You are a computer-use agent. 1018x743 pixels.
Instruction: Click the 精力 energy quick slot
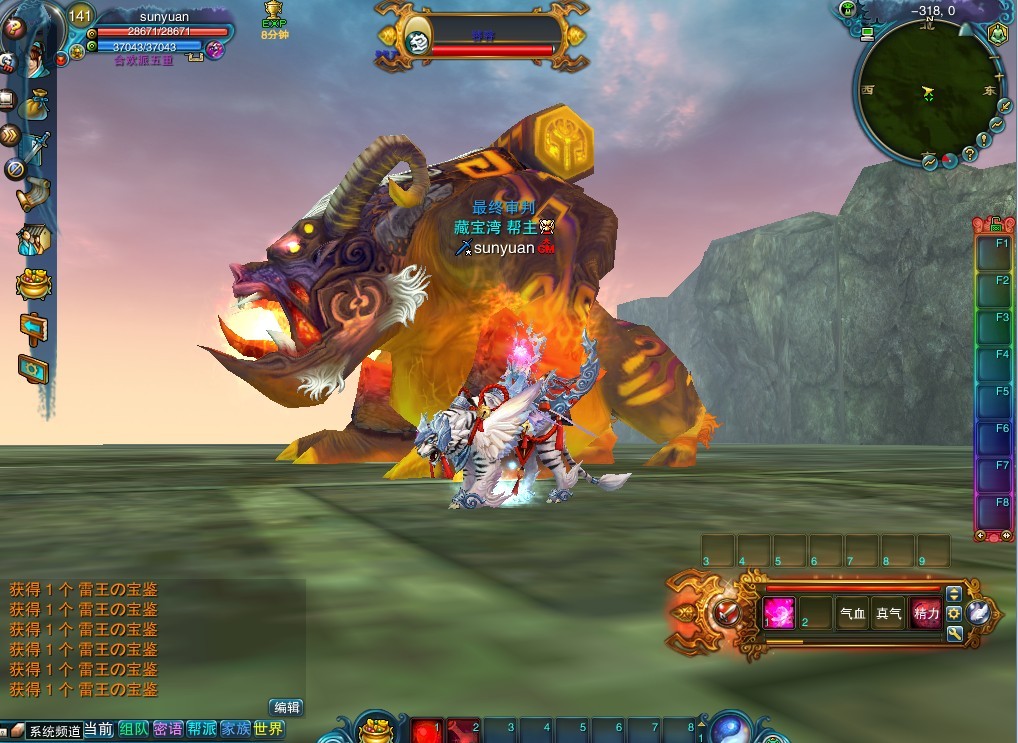(x=926, y=613)
